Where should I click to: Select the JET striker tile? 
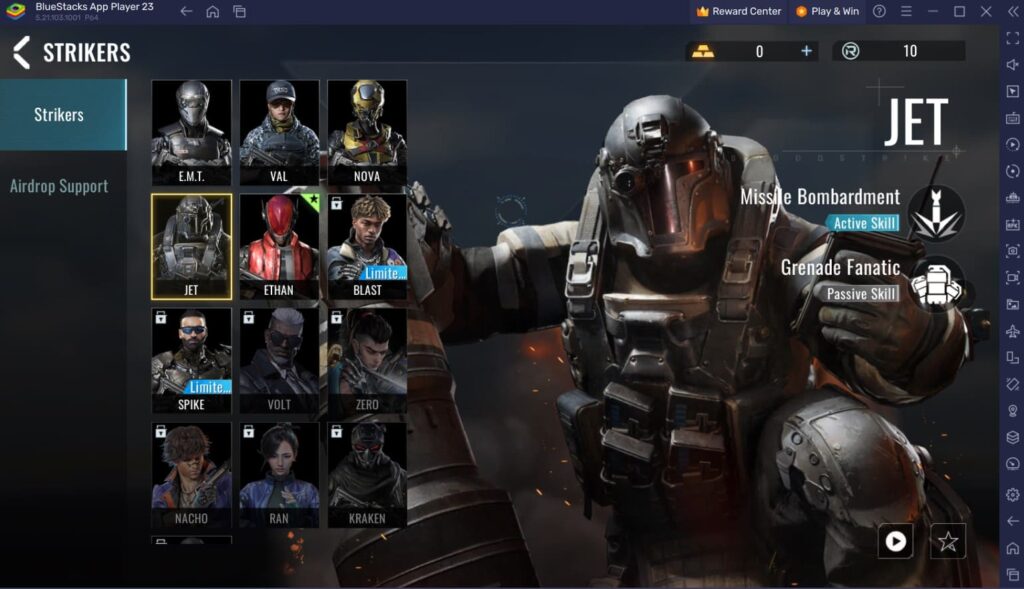coord(191,246)
